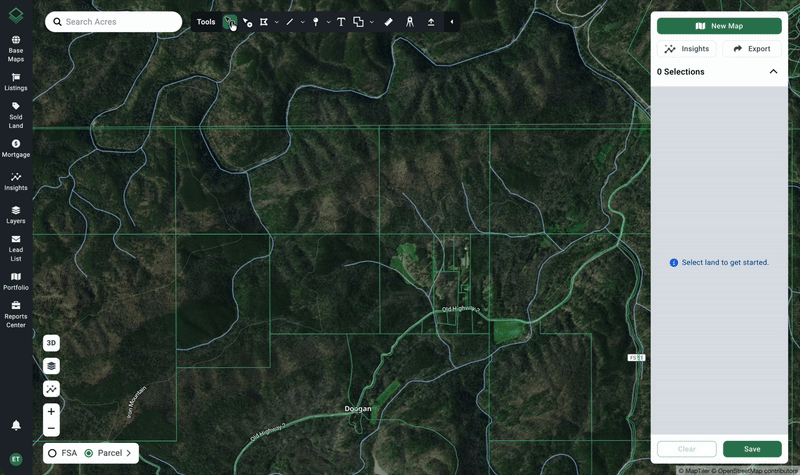Toggle the 3D map view
800x475 pixels.
coord(51,343)
